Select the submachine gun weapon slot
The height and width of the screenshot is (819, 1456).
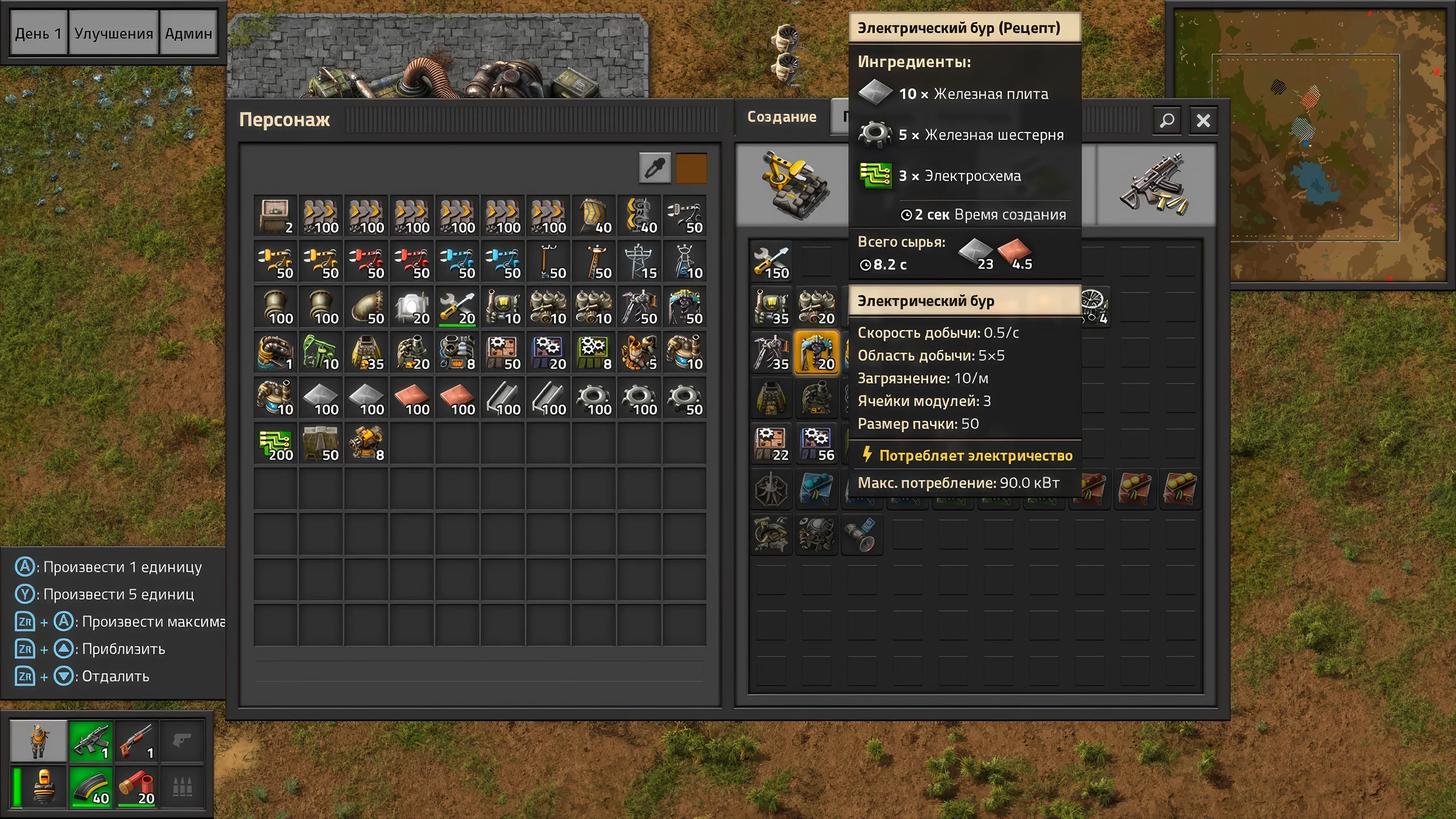tap(91, 741)
